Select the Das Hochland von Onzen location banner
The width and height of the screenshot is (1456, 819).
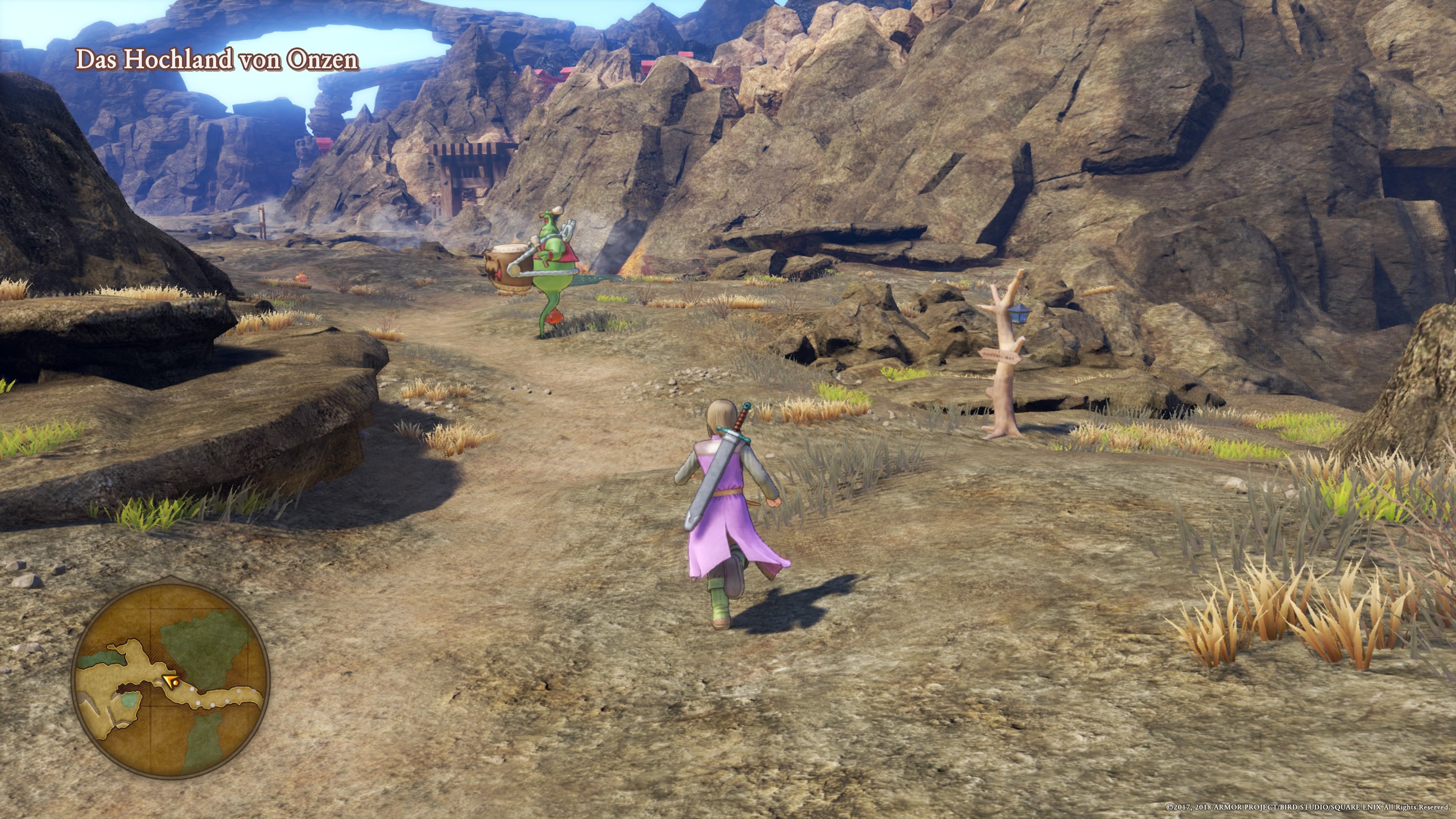point(218,60)
